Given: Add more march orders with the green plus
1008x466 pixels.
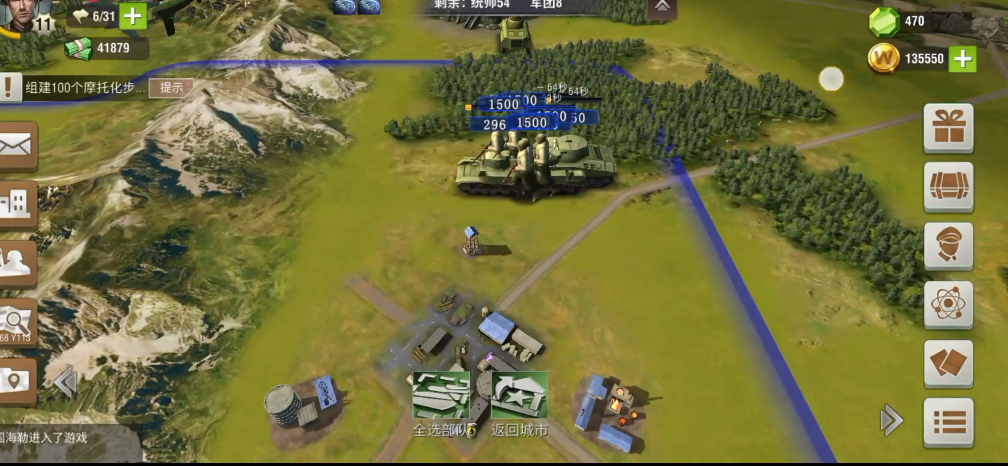Looking at the screenshot, I should pos(133,16).
